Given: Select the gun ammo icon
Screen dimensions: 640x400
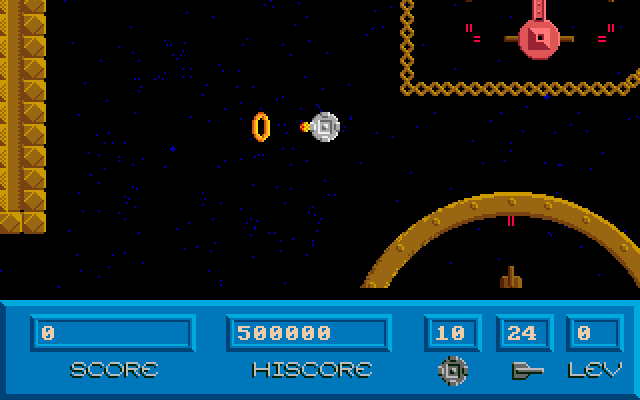Looking at the screenshot, I should 525,370.
